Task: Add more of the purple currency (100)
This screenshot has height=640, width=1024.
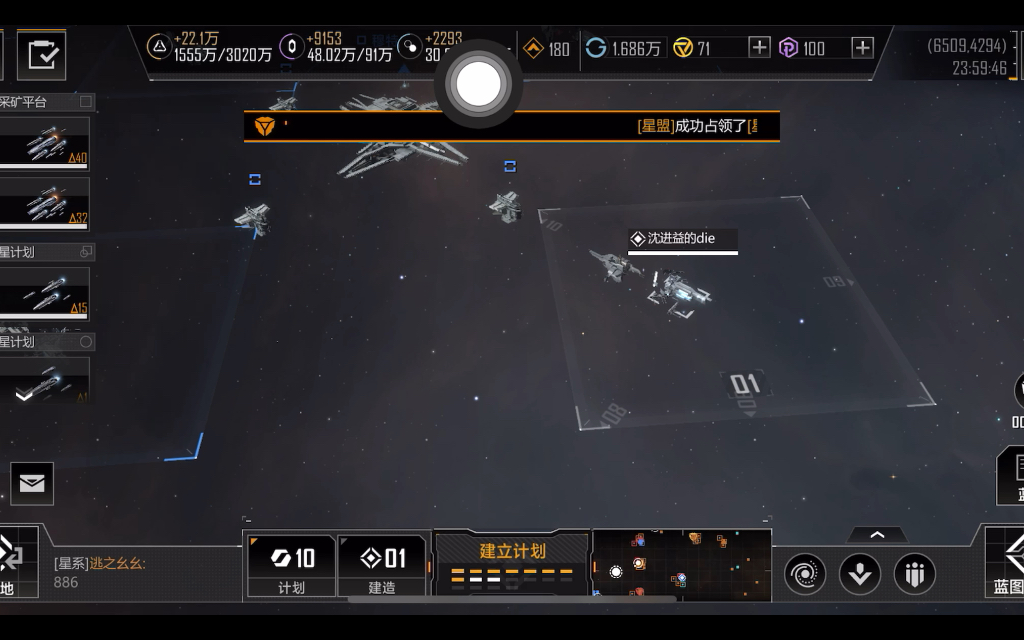Action: click(x=862, y=48)
